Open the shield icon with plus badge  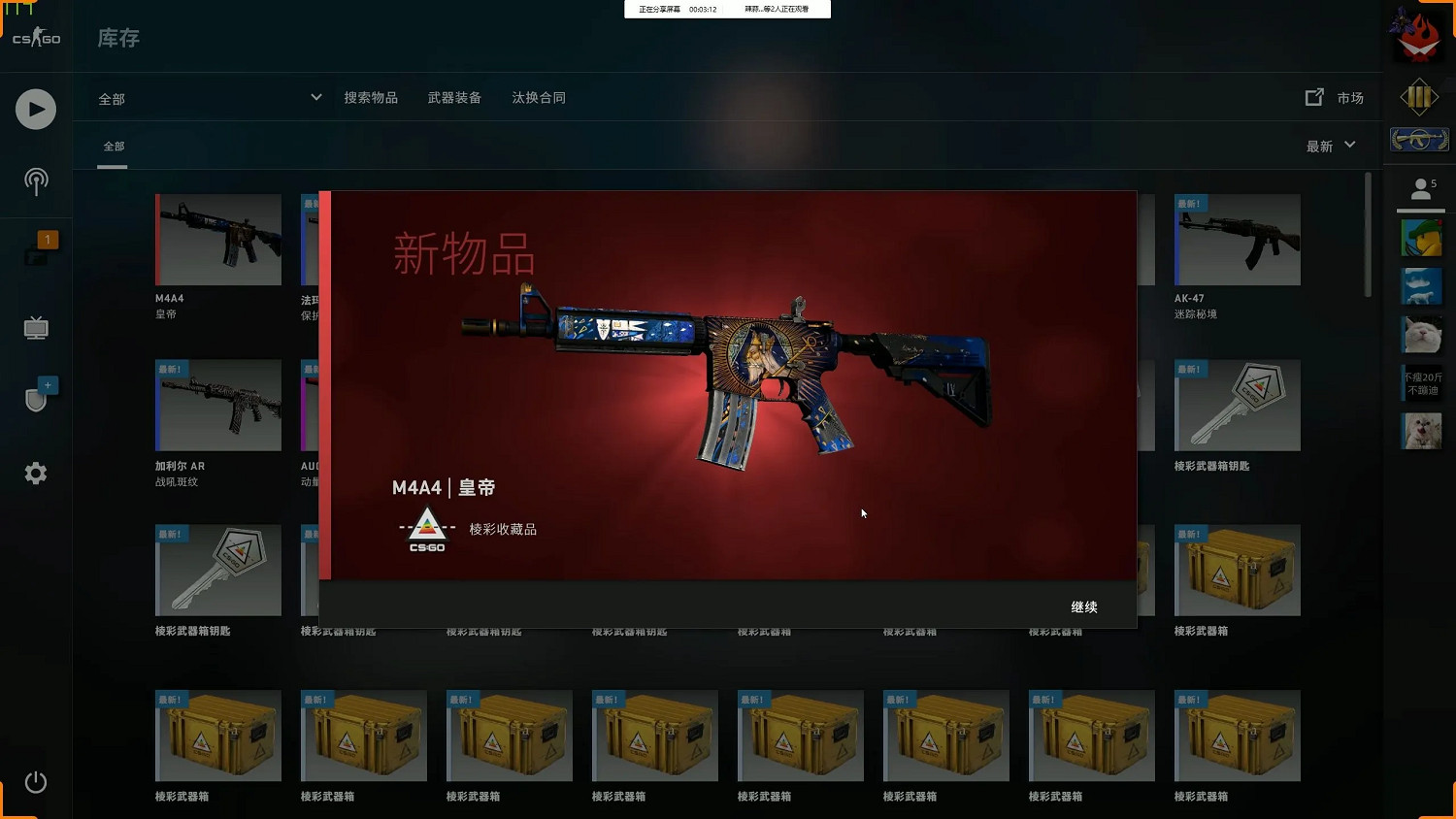(x=35, y=398)
